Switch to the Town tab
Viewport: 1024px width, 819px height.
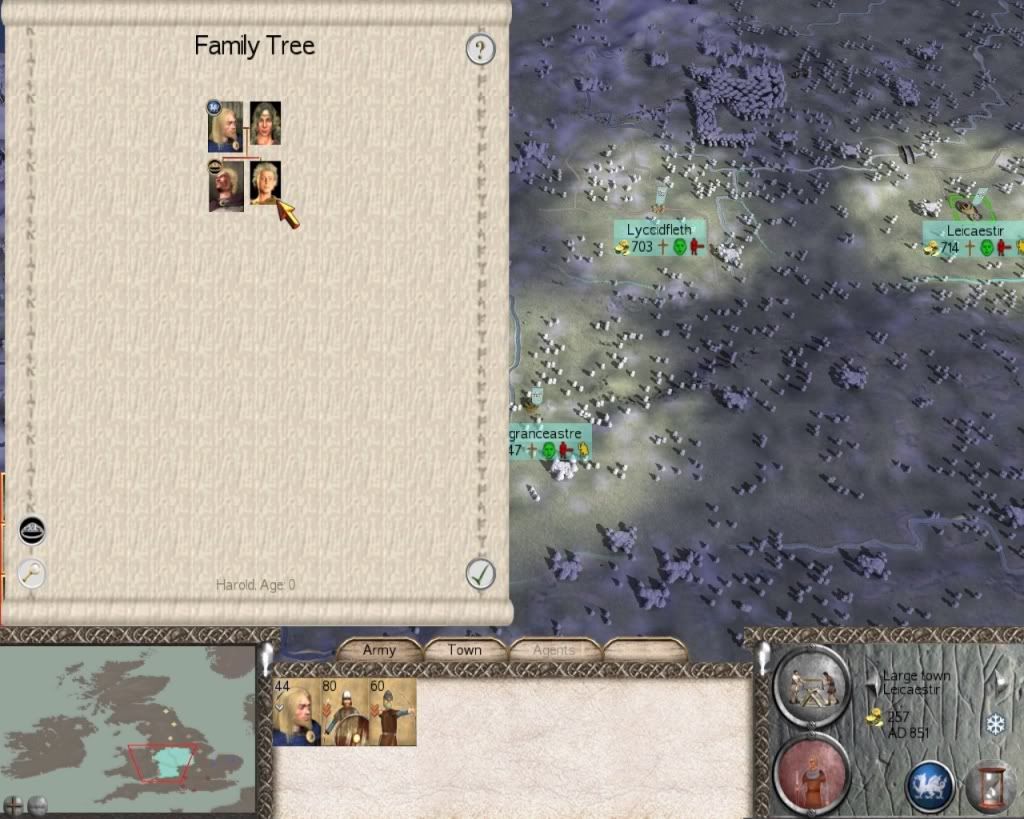click(x=464, y=650)
